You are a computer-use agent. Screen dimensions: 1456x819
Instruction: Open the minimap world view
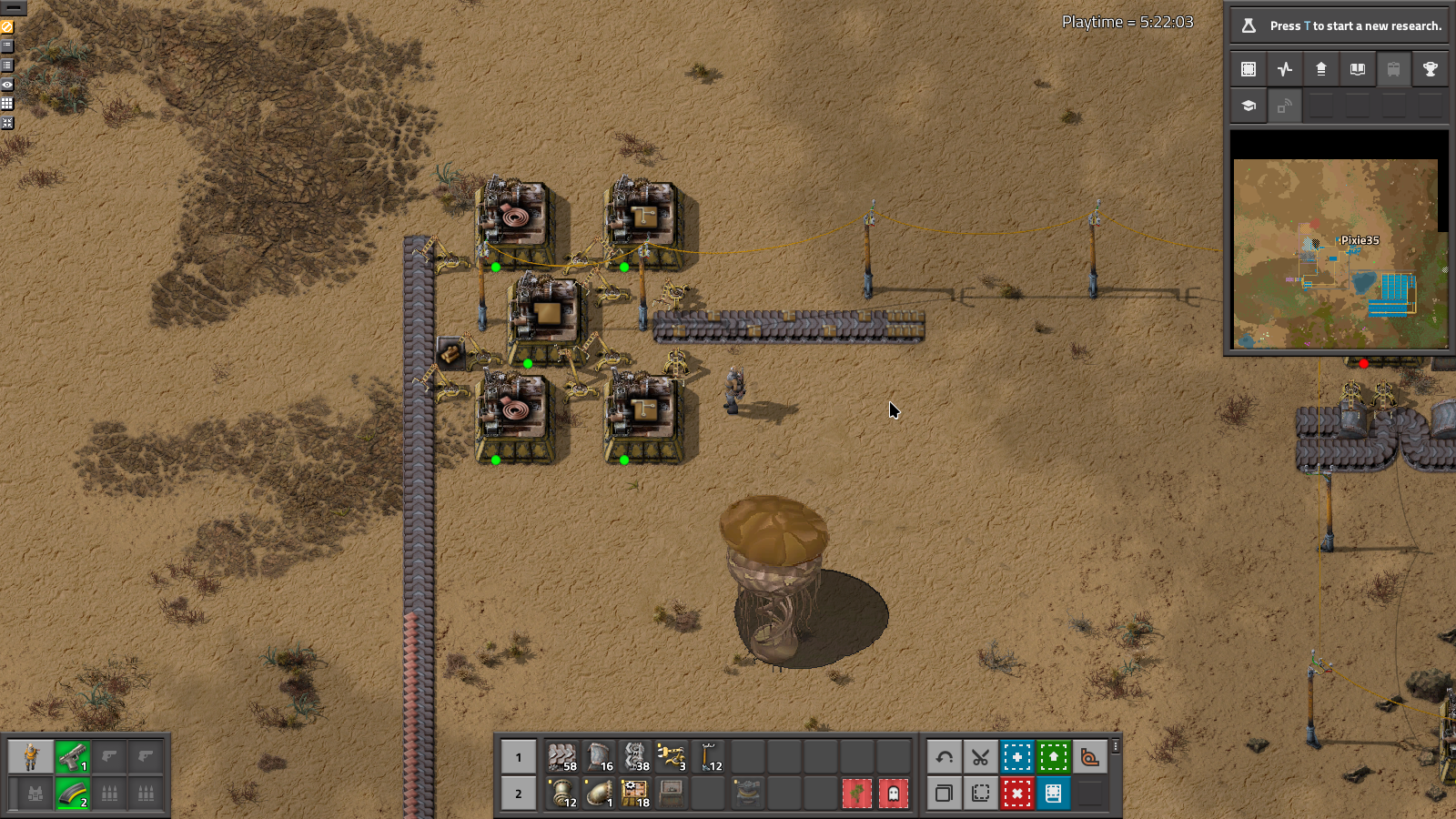coord(1338,253)
